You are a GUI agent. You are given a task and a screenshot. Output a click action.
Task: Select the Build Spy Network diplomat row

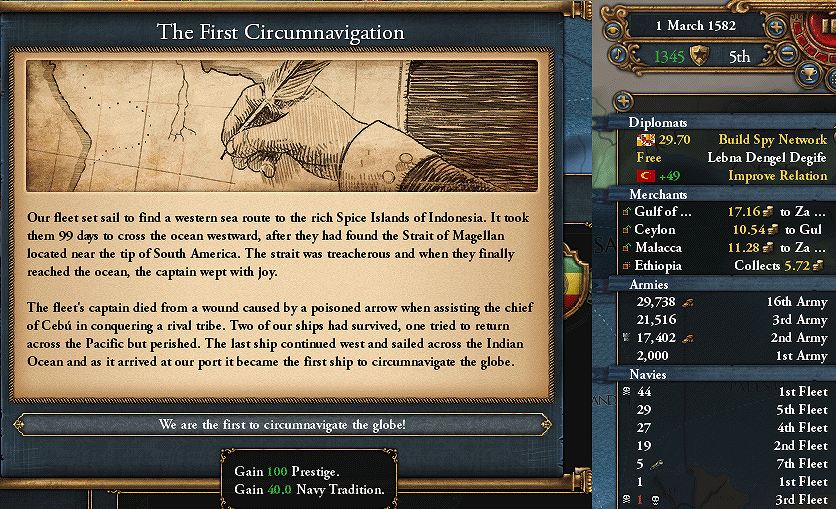click(x=728, y=140)
